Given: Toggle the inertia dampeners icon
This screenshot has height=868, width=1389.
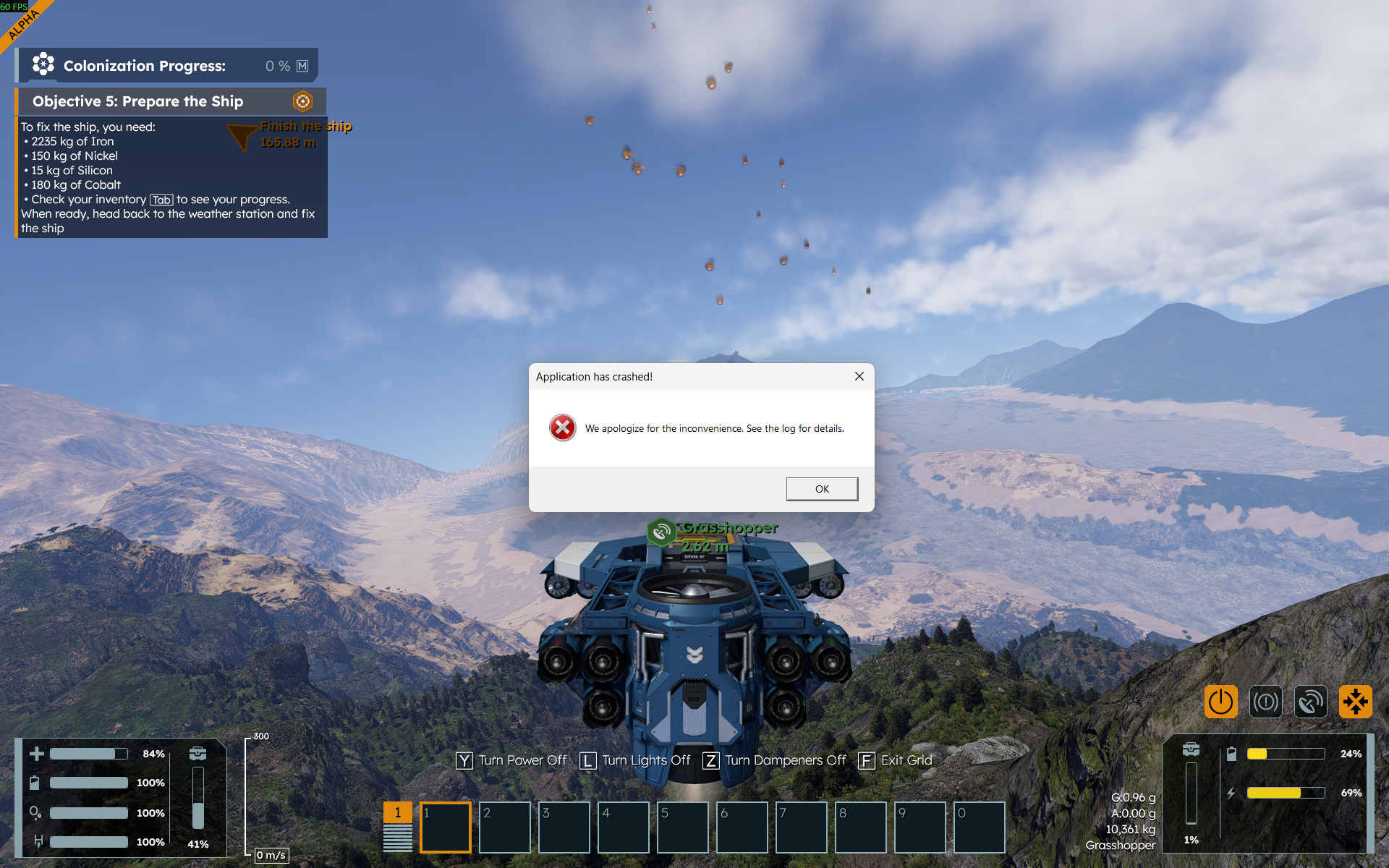Looking at the screenshot, I should pyautogui.click(x=1355, y=702).
